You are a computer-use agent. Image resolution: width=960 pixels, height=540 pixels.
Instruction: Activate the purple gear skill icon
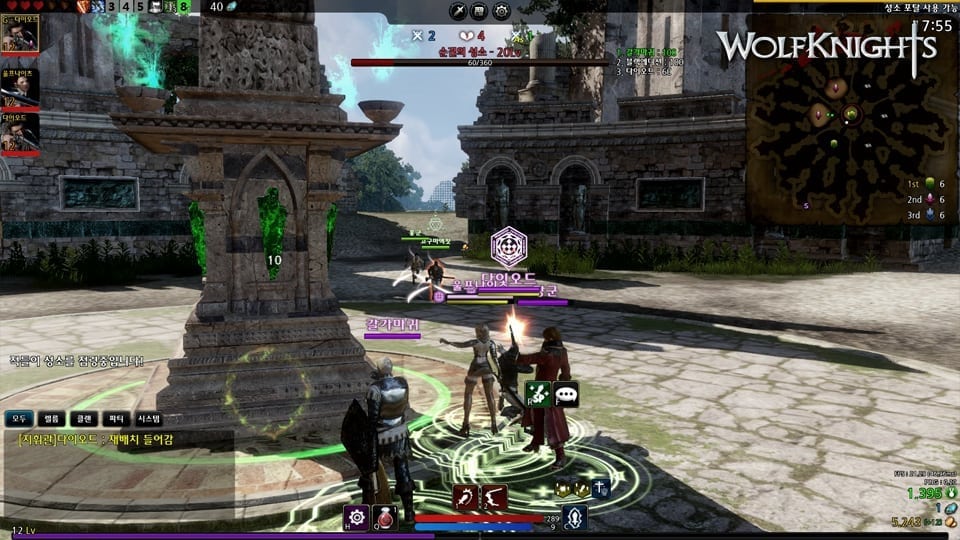pyautogui.click(x=356, y=517)
